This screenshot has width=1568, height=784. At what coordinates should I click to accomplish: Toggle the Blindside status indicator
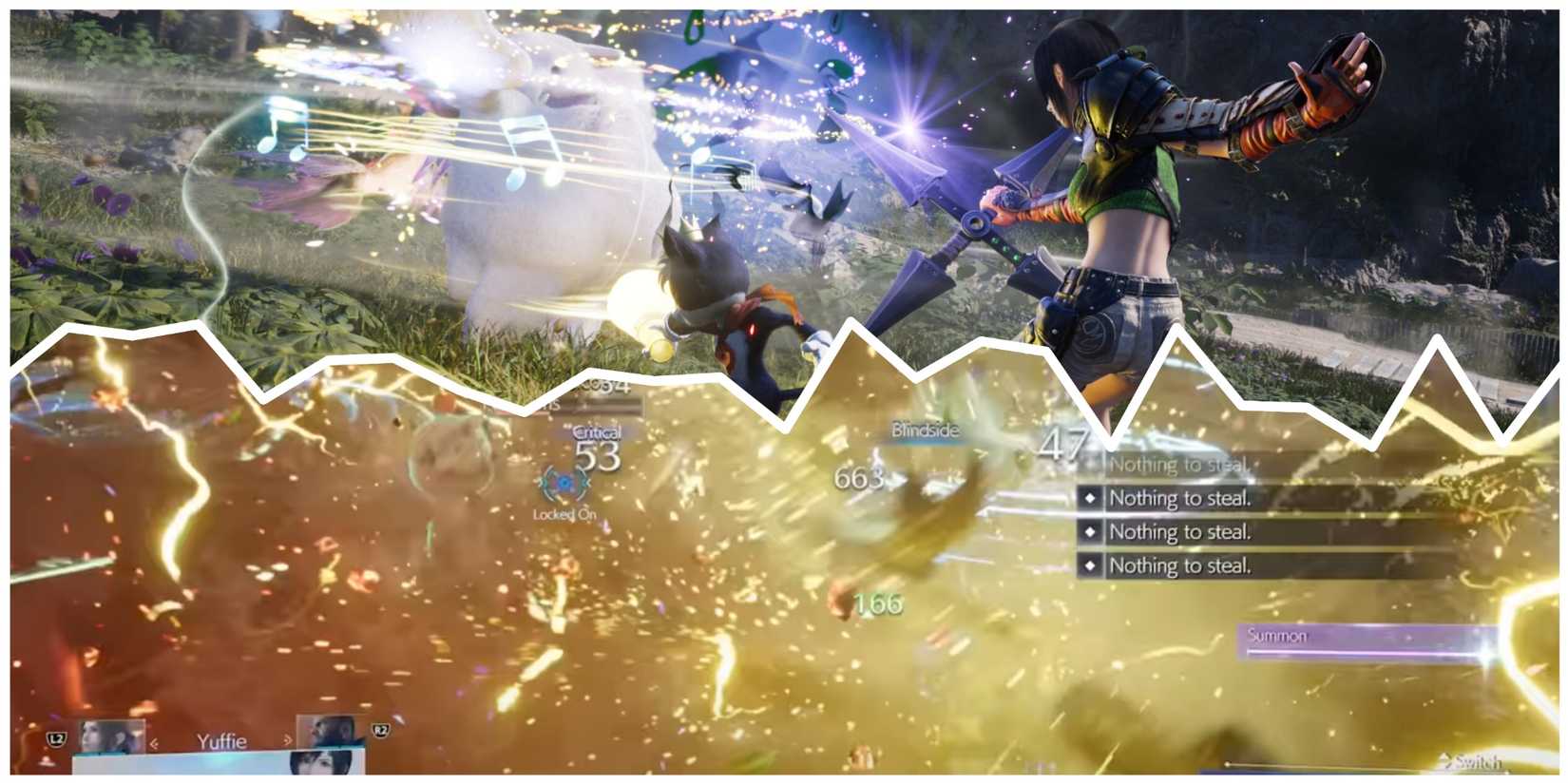tap(924, 429)
